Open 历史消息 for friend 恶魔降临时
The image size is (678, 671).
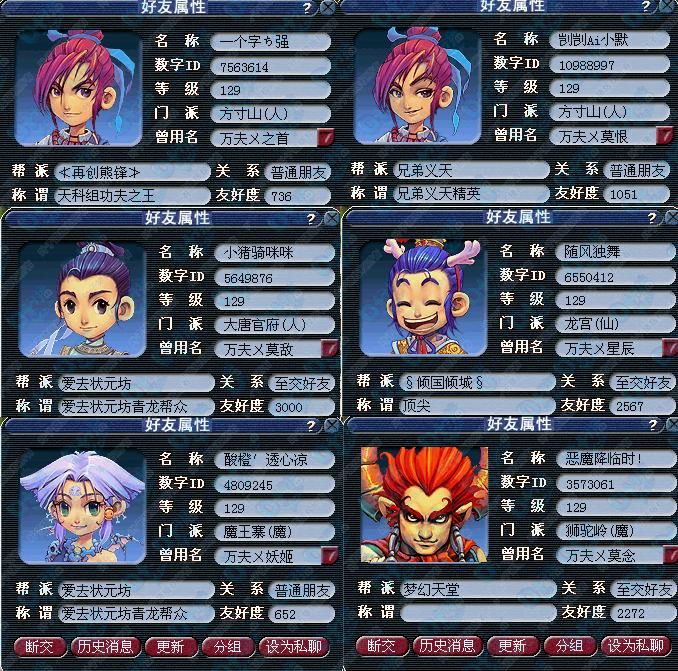tap(447, 646)
